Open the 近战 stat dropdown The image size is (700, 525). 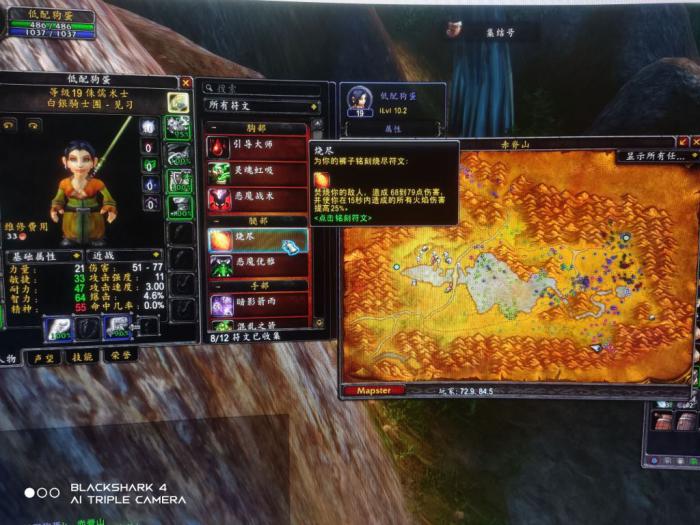point(126,255)
